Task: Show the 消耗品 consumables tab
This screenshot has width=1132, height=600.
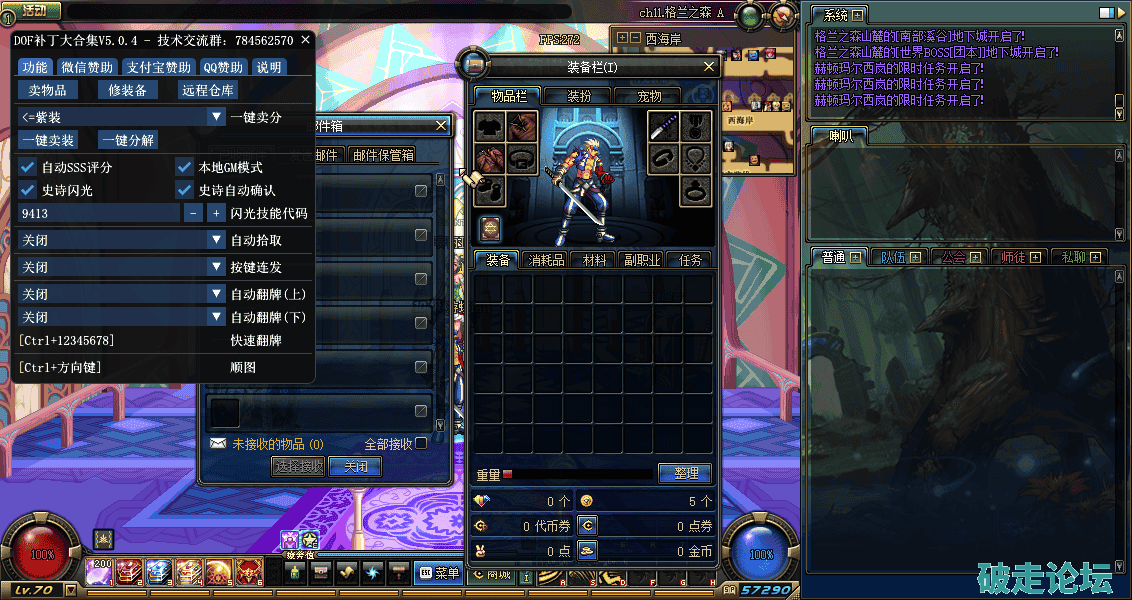Action: tap(546, 260)
